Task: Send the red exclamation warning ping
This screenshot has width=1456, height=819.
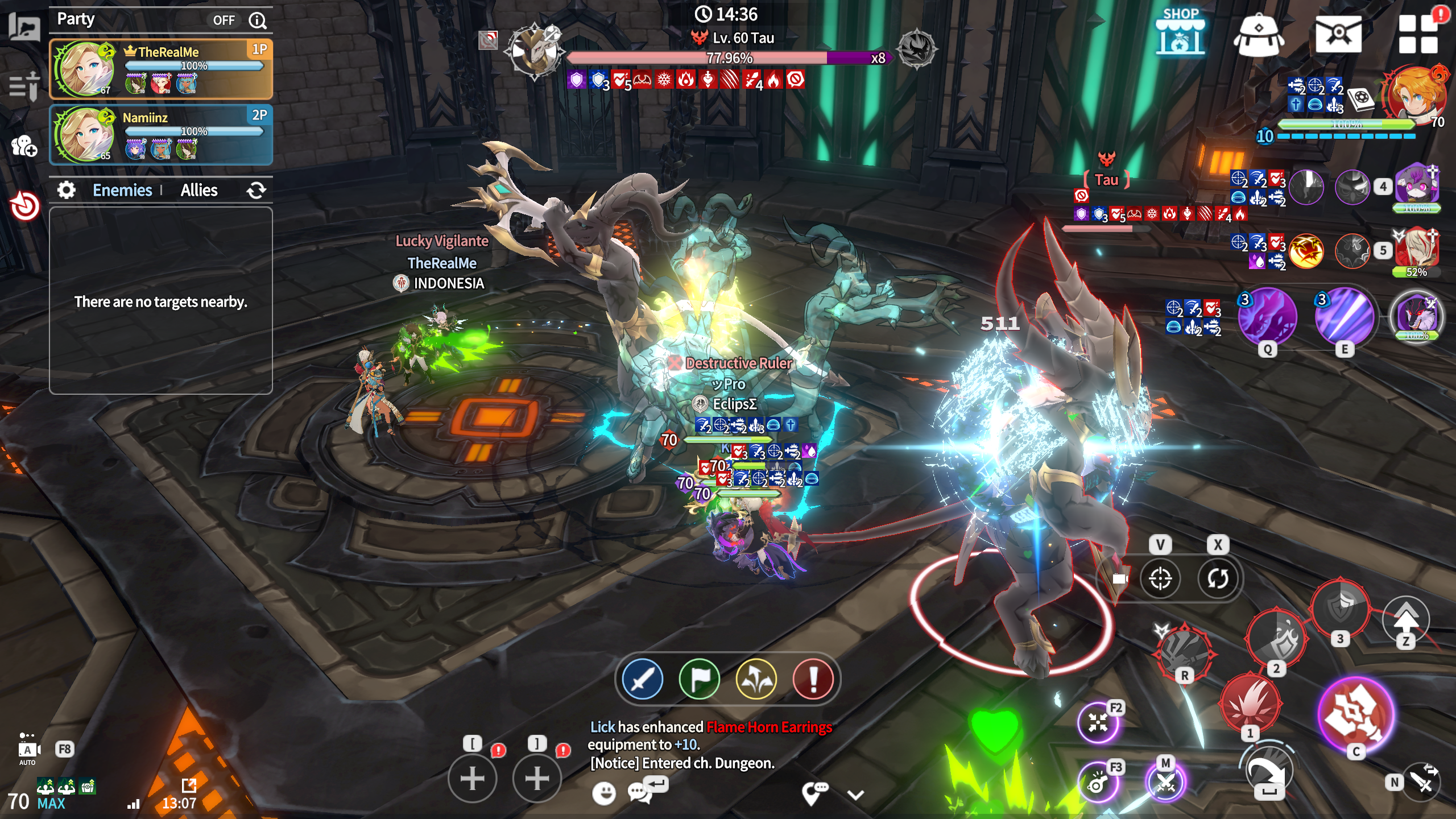Action: click(813, 679)
